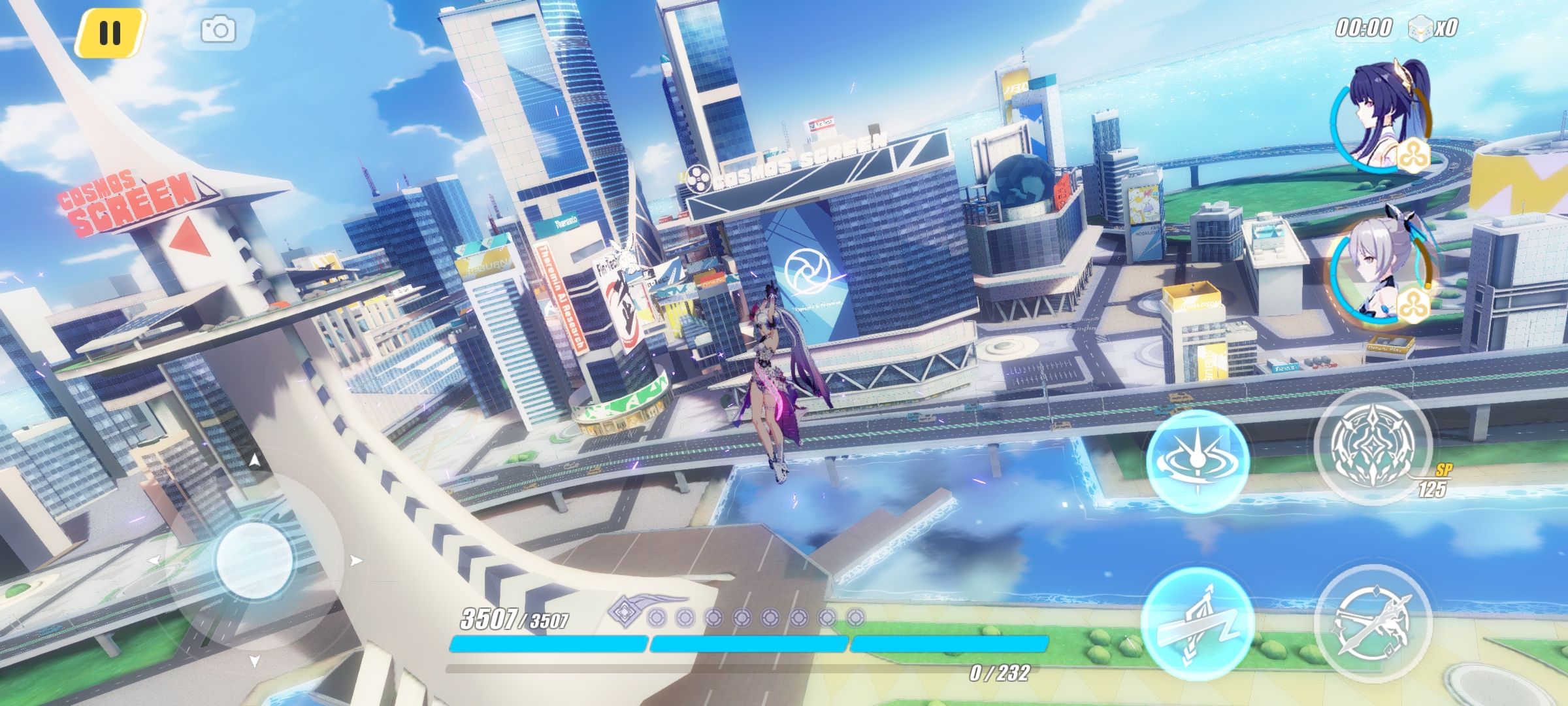Viewport: 1568px width, 706px height.
Task: Tap the right chevron near the joystick
Action: [358, 559]
